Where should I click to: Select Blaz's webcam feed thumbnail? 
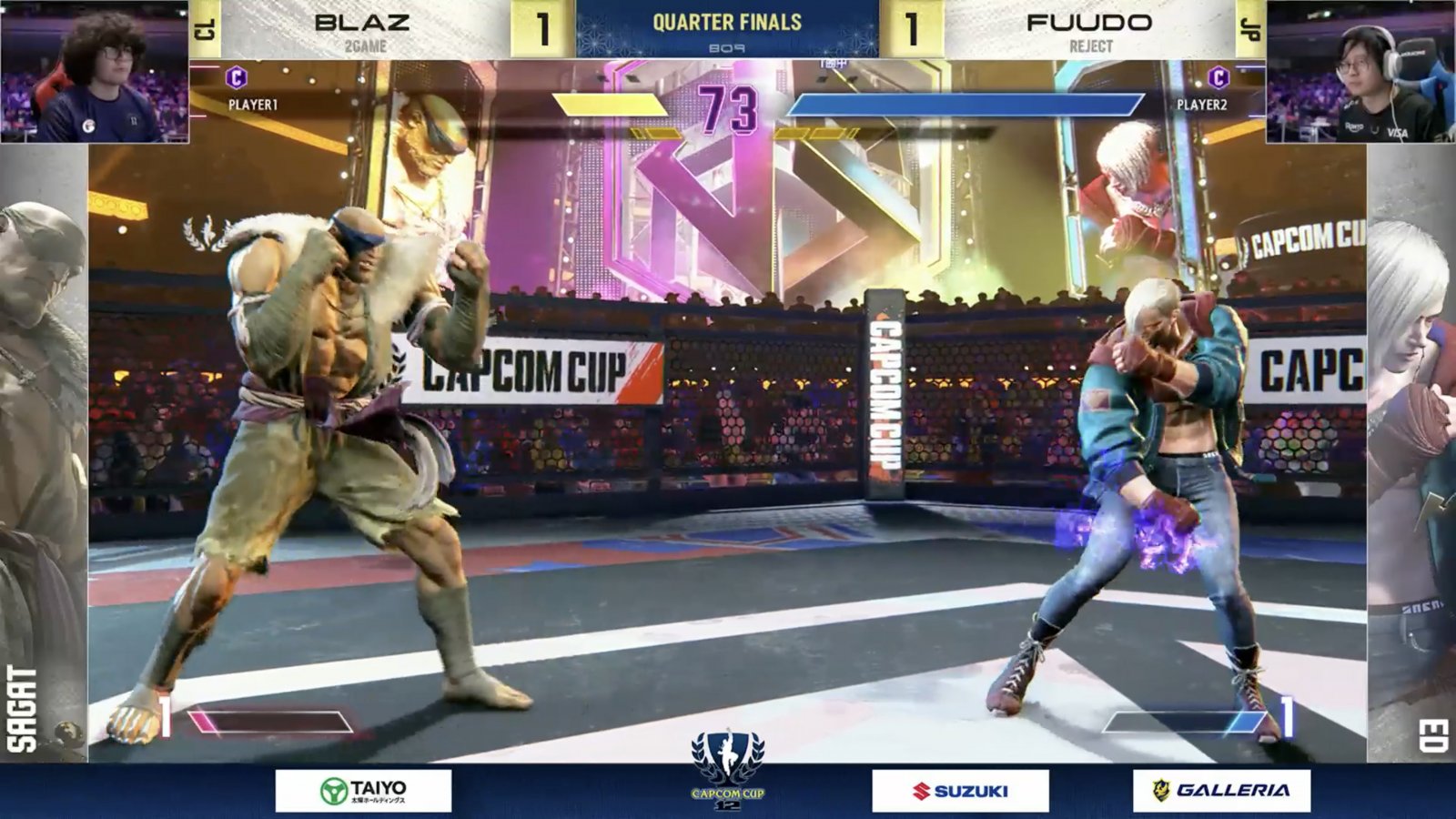click(x=95, y=71)
